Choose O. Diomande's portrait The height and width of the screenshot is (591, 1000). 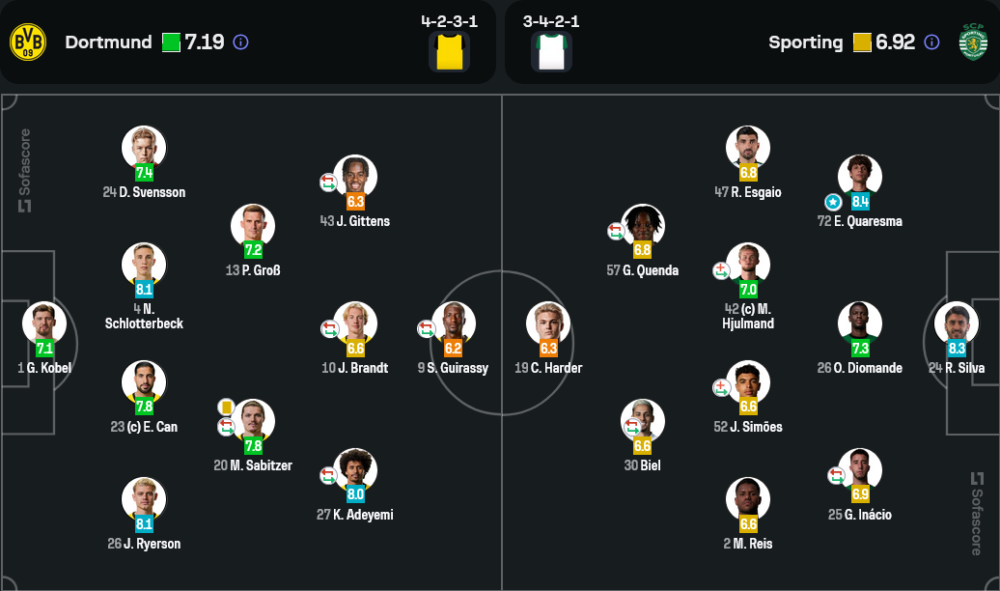(860, 323)
